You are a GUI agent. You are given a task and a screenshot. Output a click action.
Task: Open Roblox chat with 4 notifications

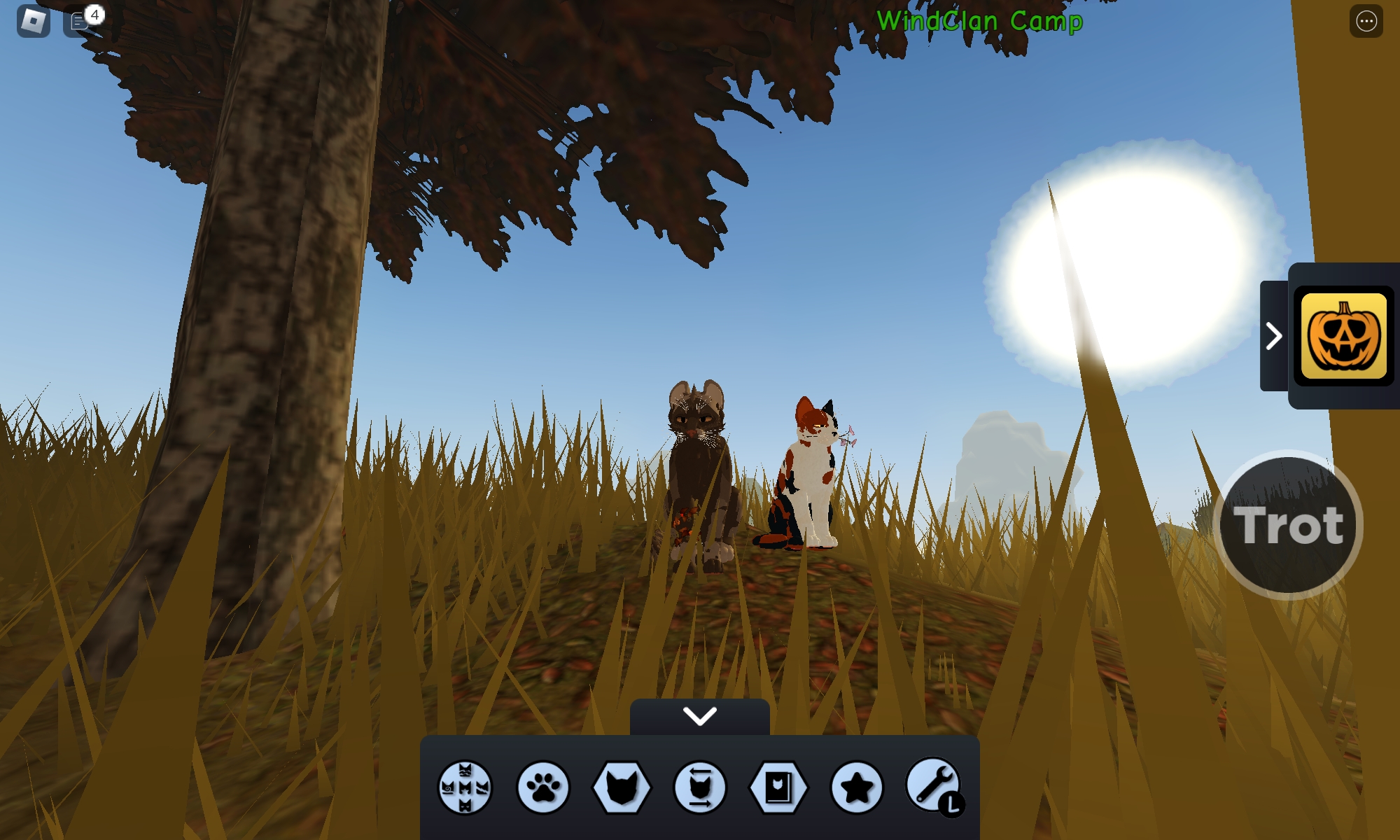point(80,21)
